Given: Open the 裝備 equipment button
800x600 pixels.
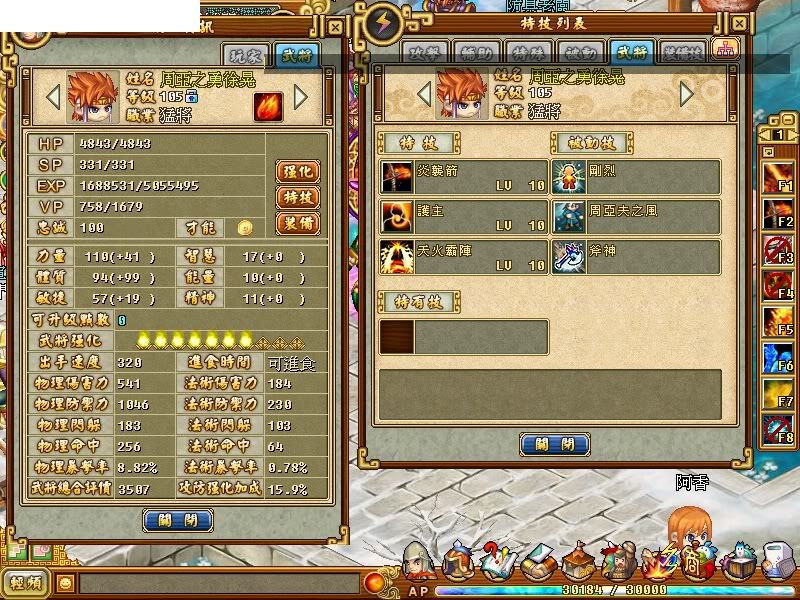Looking at the screenshot, I should pos(296,223).
